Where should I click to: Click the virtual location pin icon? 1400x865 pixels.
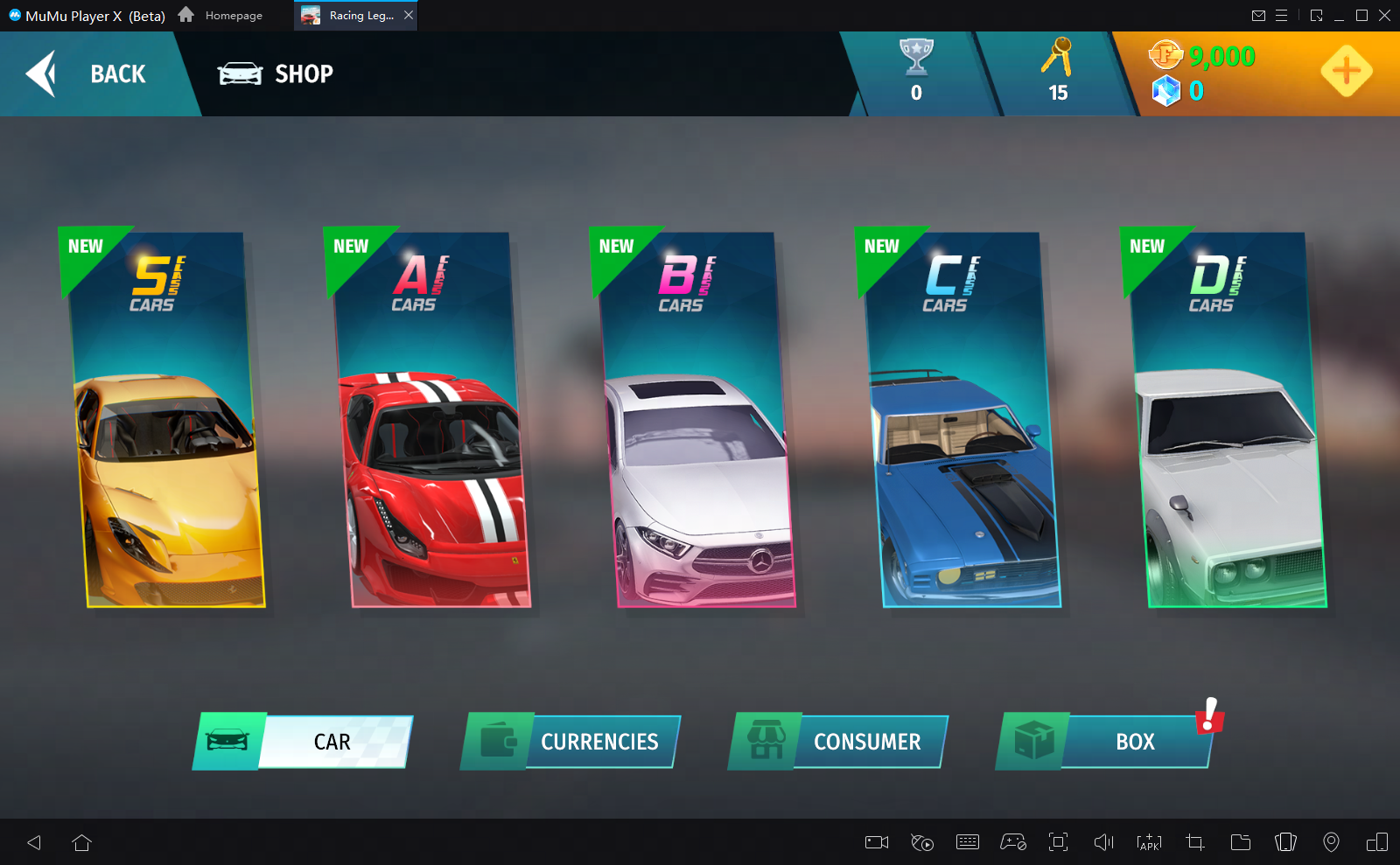coord(1331,842)
